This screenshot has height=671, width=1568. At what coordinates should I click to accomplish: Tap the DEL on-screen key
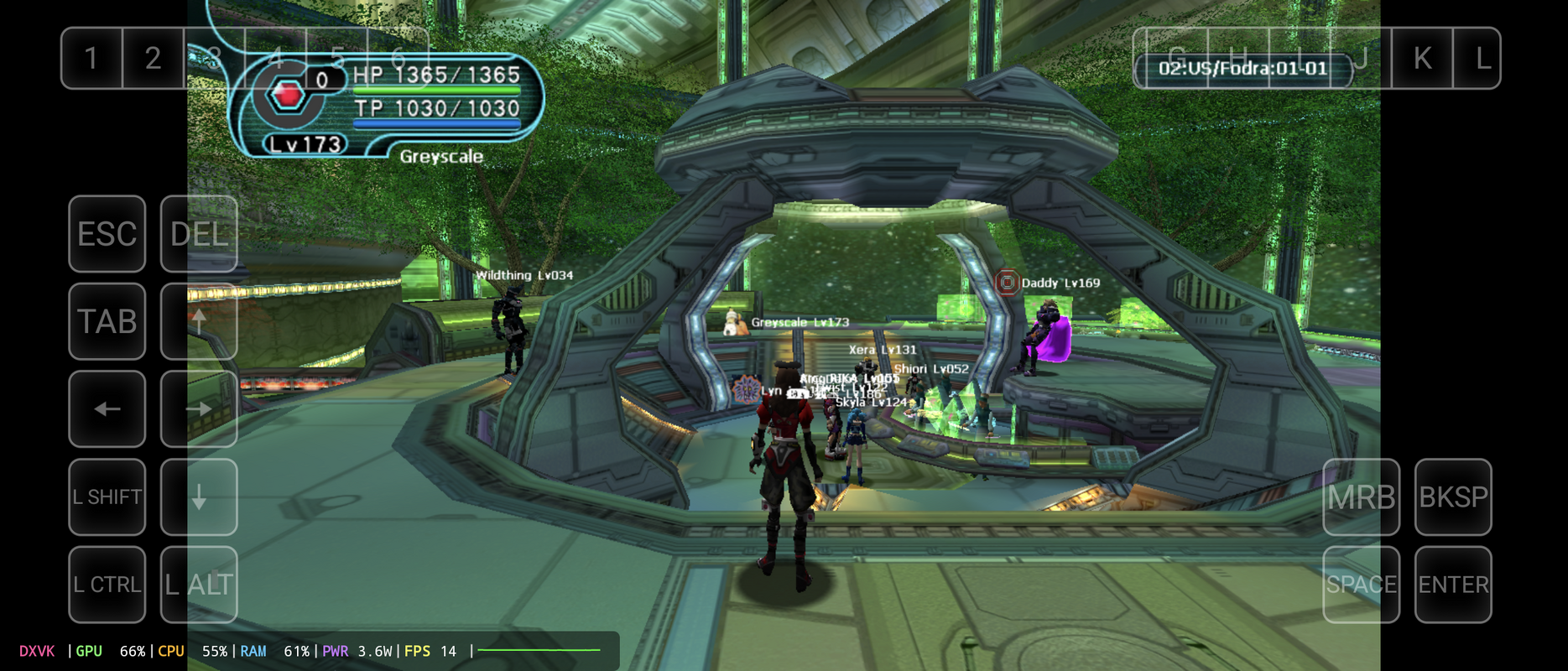[199, 234]
